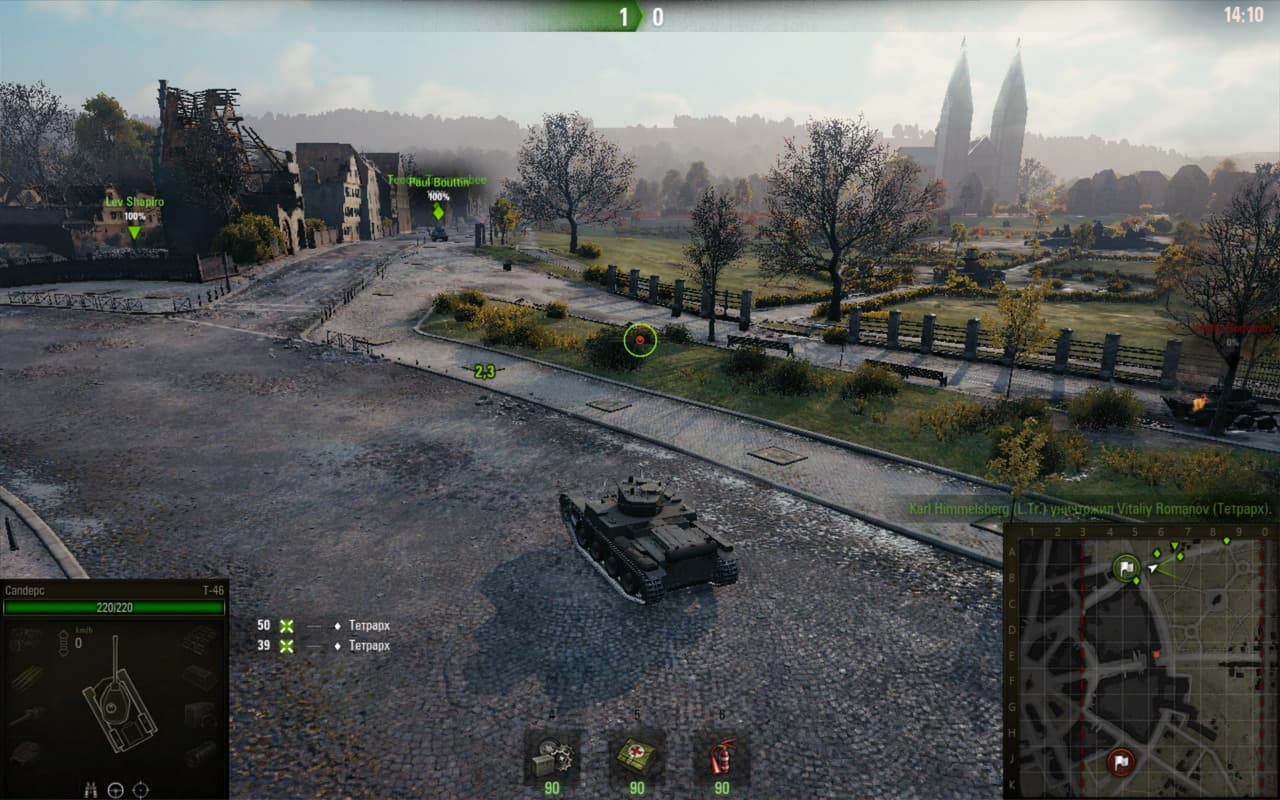The height and width of the screenshot is (800, 1280).
Task: Activate the red fire extinguisher consumable
Action: (721, 757)
